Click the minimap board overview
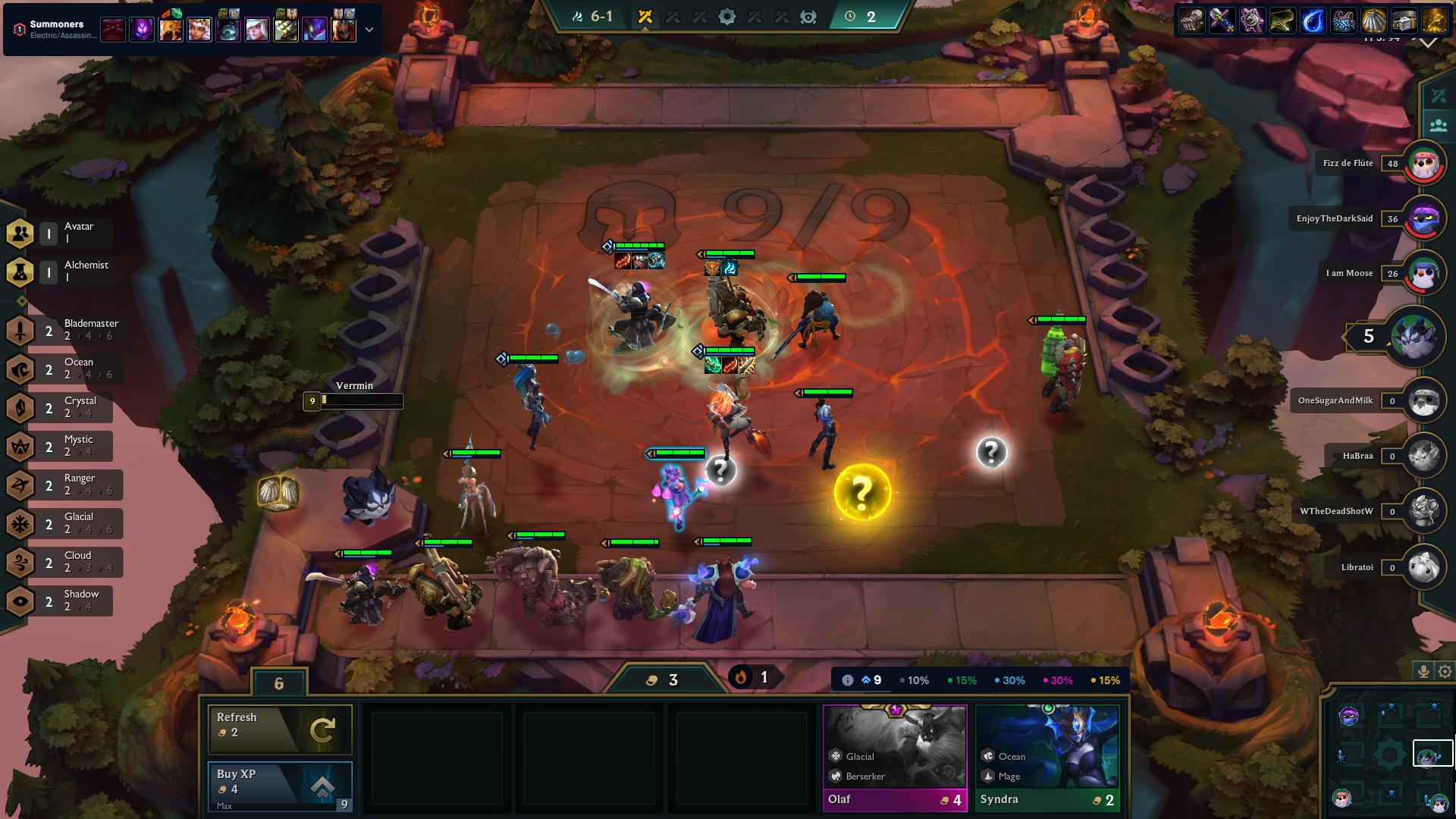Viewport: 1456px width, 819px height. 1389,755
